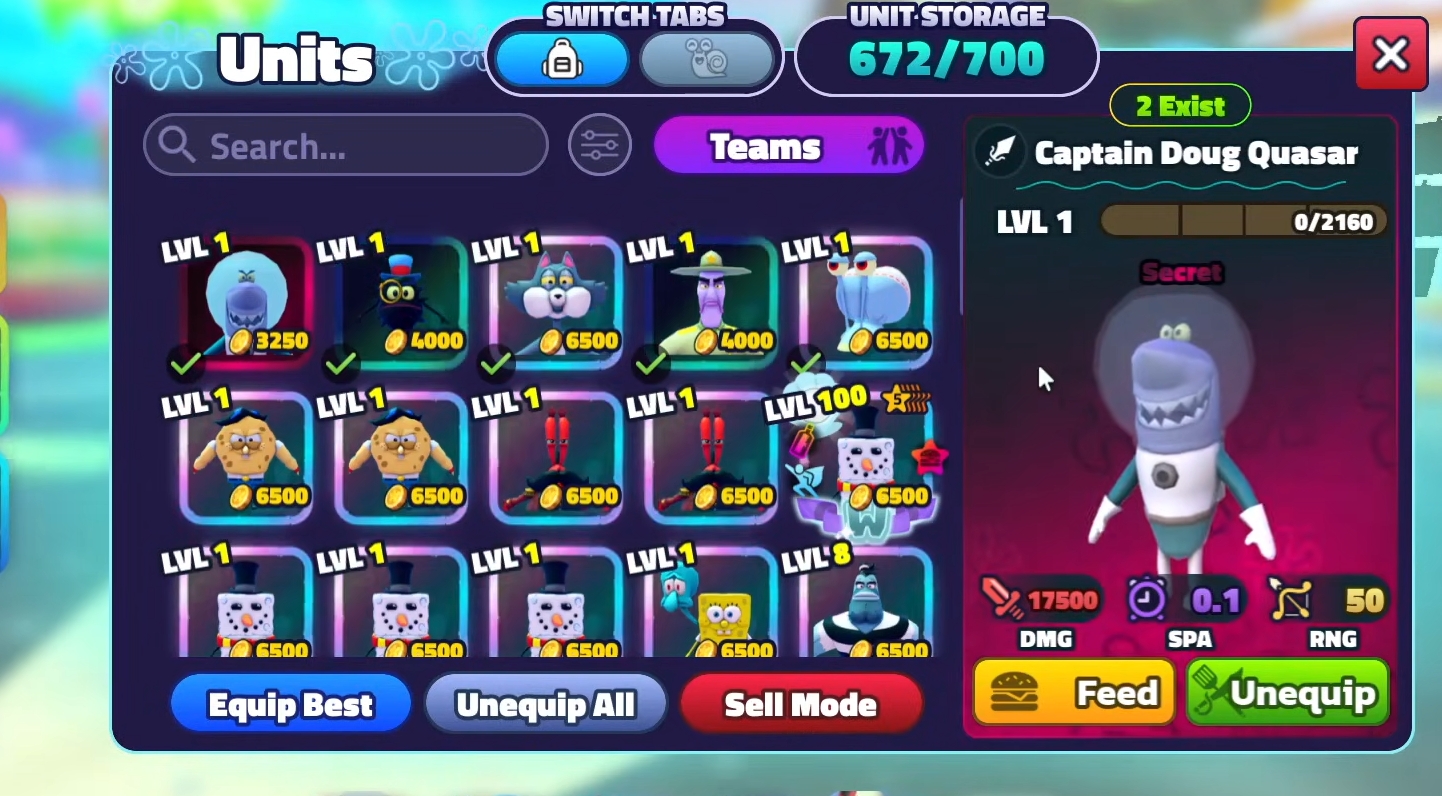Viewport: 1442px width, 796px height.
Task: Click the sword emblem beside Captain Doug Quasar
Action: (999, 154)
